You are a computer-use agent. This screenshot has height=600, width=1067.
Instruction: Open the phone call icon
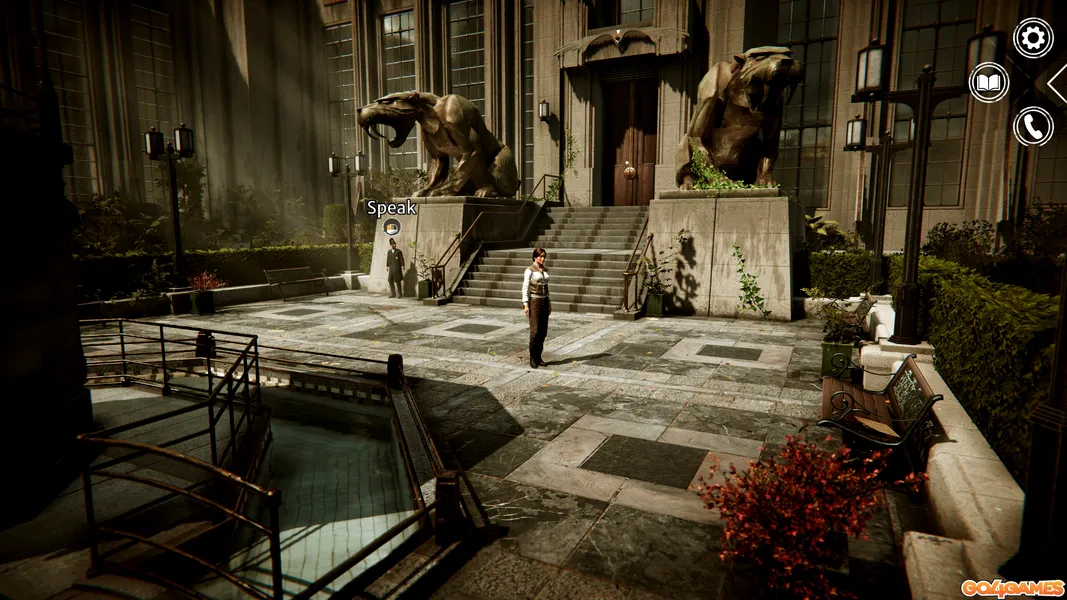coord(1033,126)
